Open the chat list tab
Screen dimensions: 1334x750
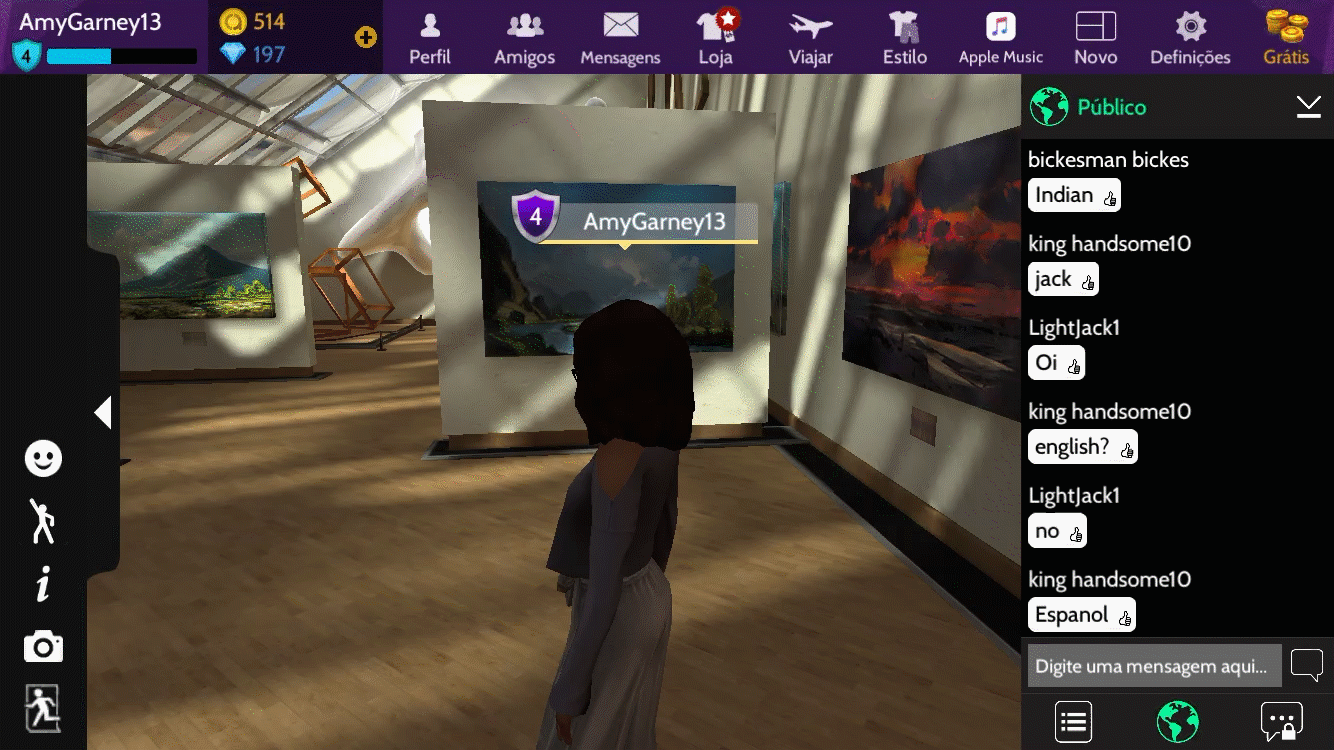[1073, 721]
